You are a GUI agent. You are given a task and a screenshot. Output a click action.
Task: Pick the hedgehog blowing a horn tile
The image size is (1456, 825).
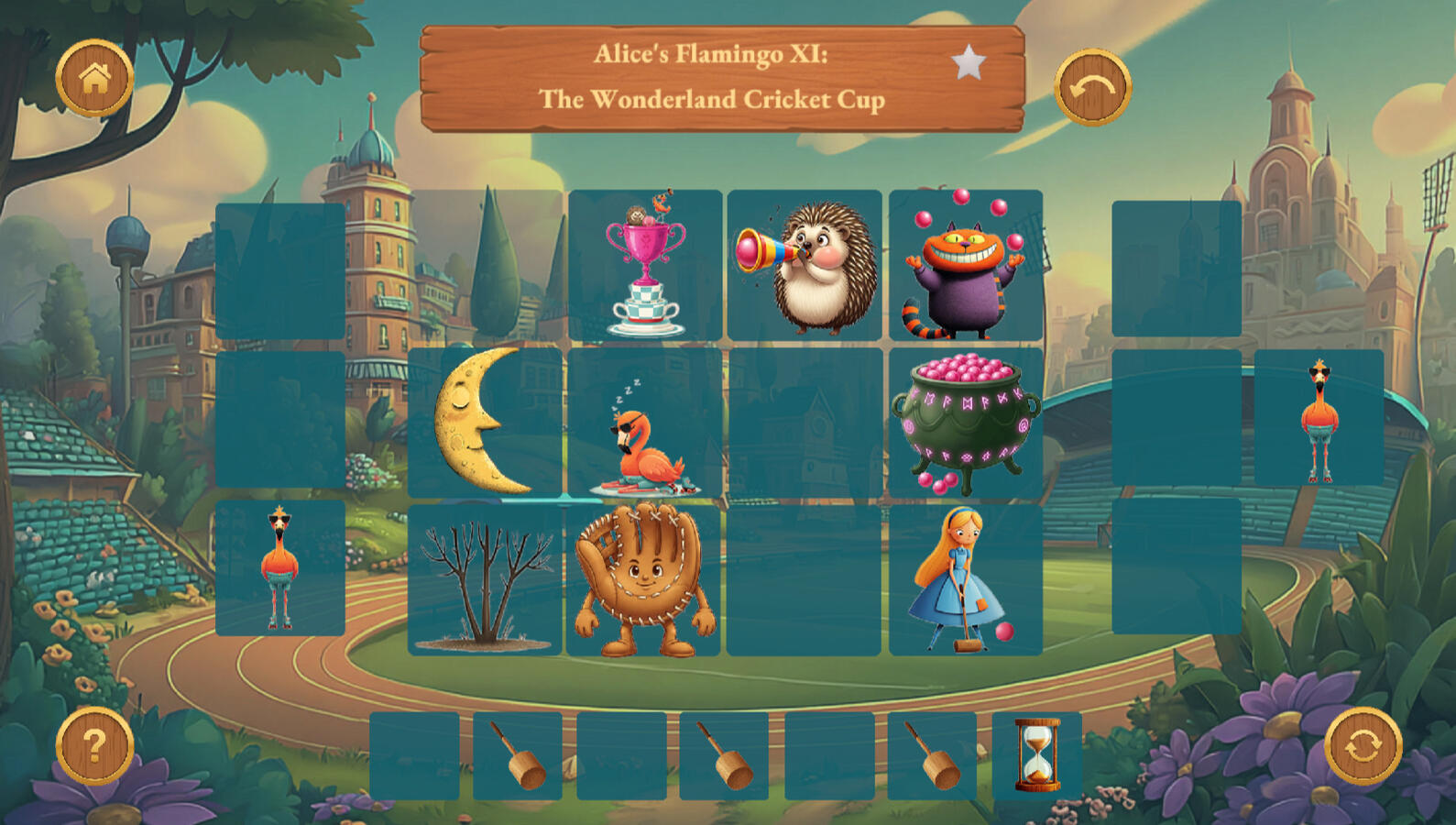tap(805, 265)
